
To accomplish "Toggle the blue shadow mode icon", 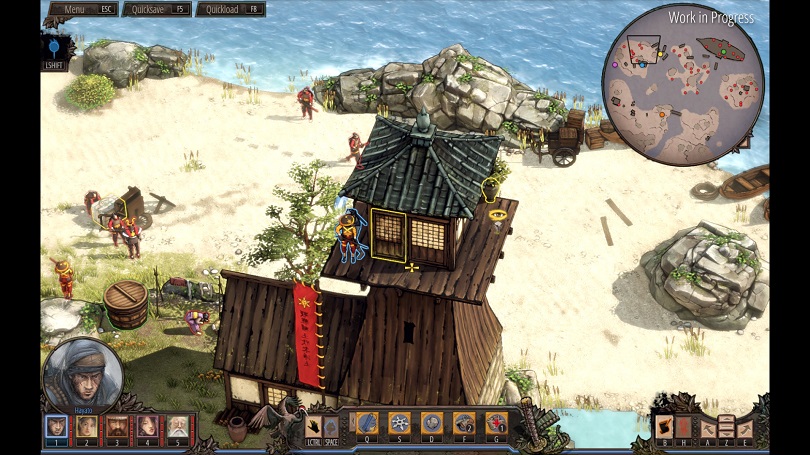I will [x=55, y=47].
